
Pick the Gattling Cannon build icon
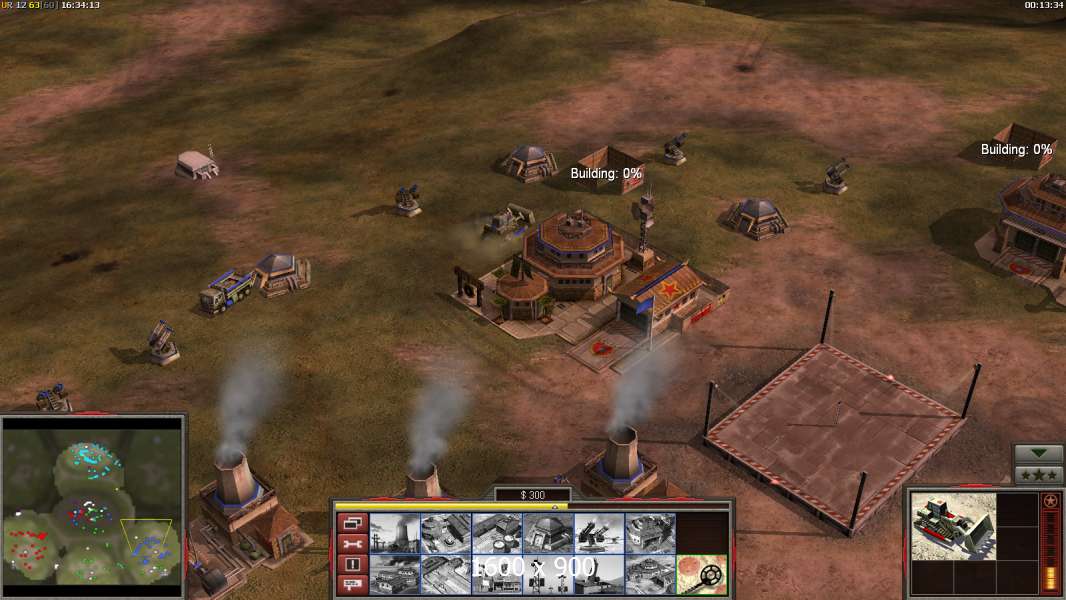tap(598, 533)
